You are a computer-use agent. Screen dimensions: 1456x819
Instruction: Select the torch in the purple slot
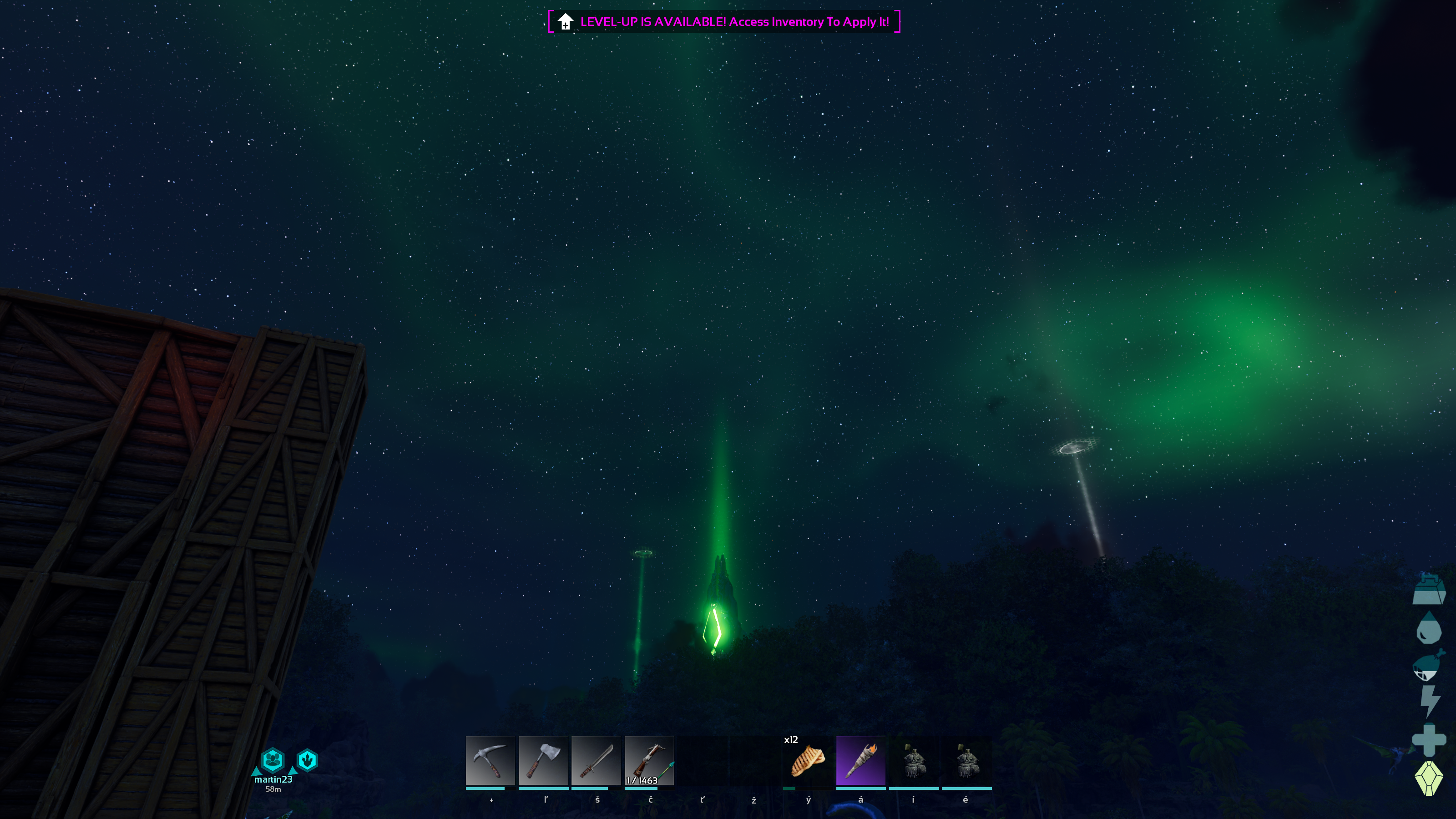[x=860, y=761]
